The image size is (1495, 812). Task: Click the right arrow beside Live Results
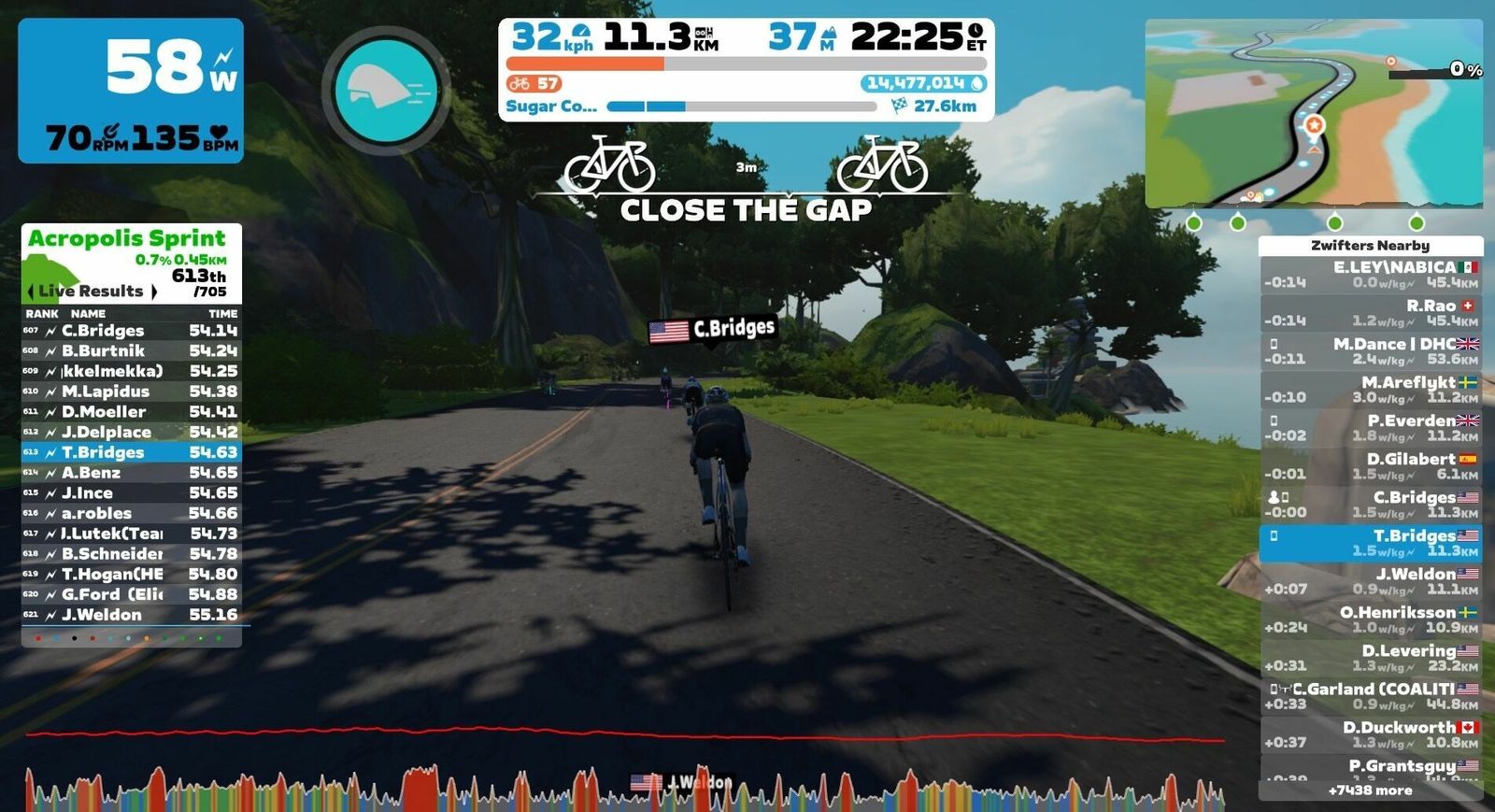(153, 292)
